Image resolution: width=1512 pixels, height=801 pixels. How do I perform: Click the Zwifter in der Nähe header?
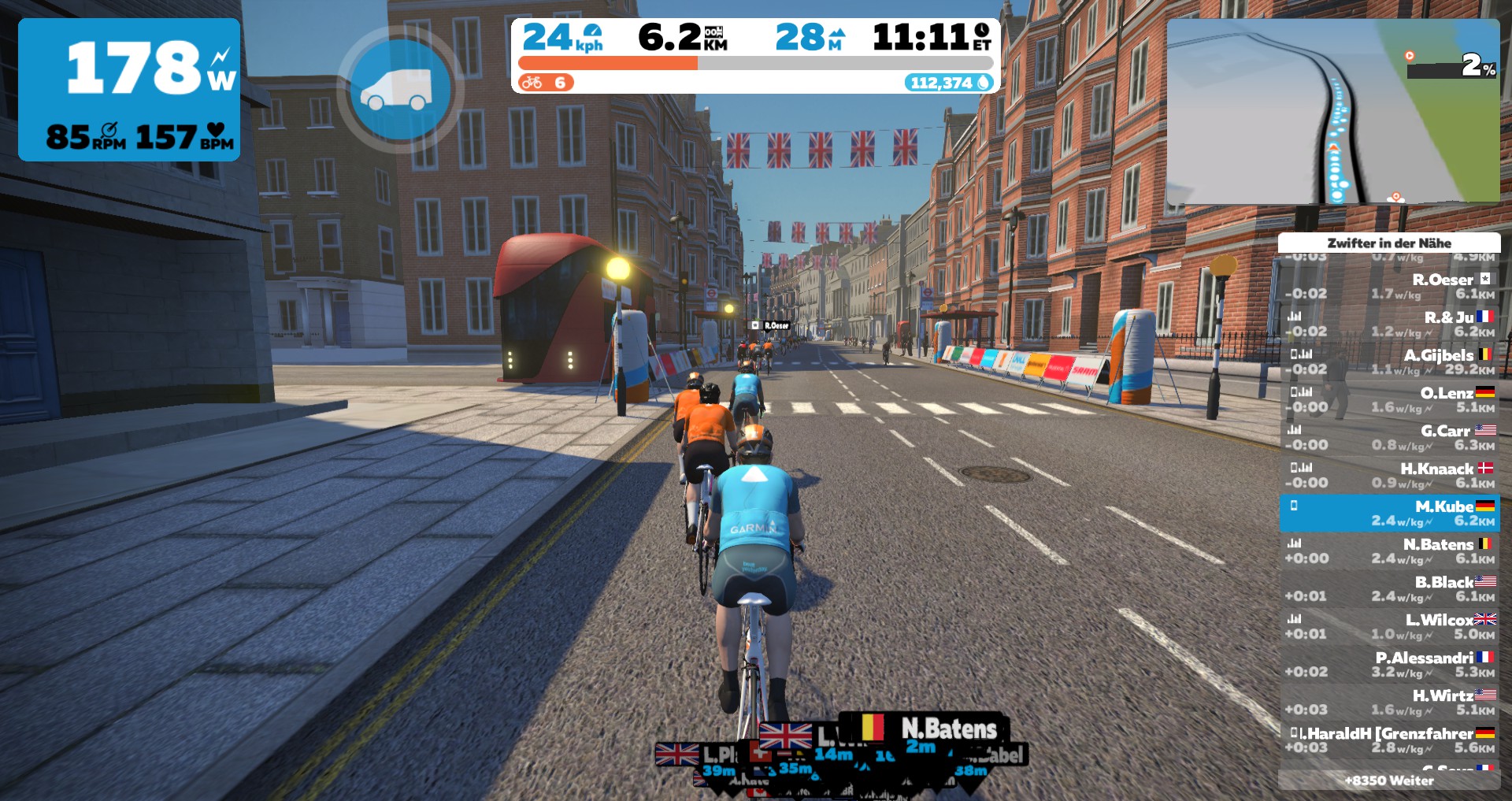tap(1389, 243)
